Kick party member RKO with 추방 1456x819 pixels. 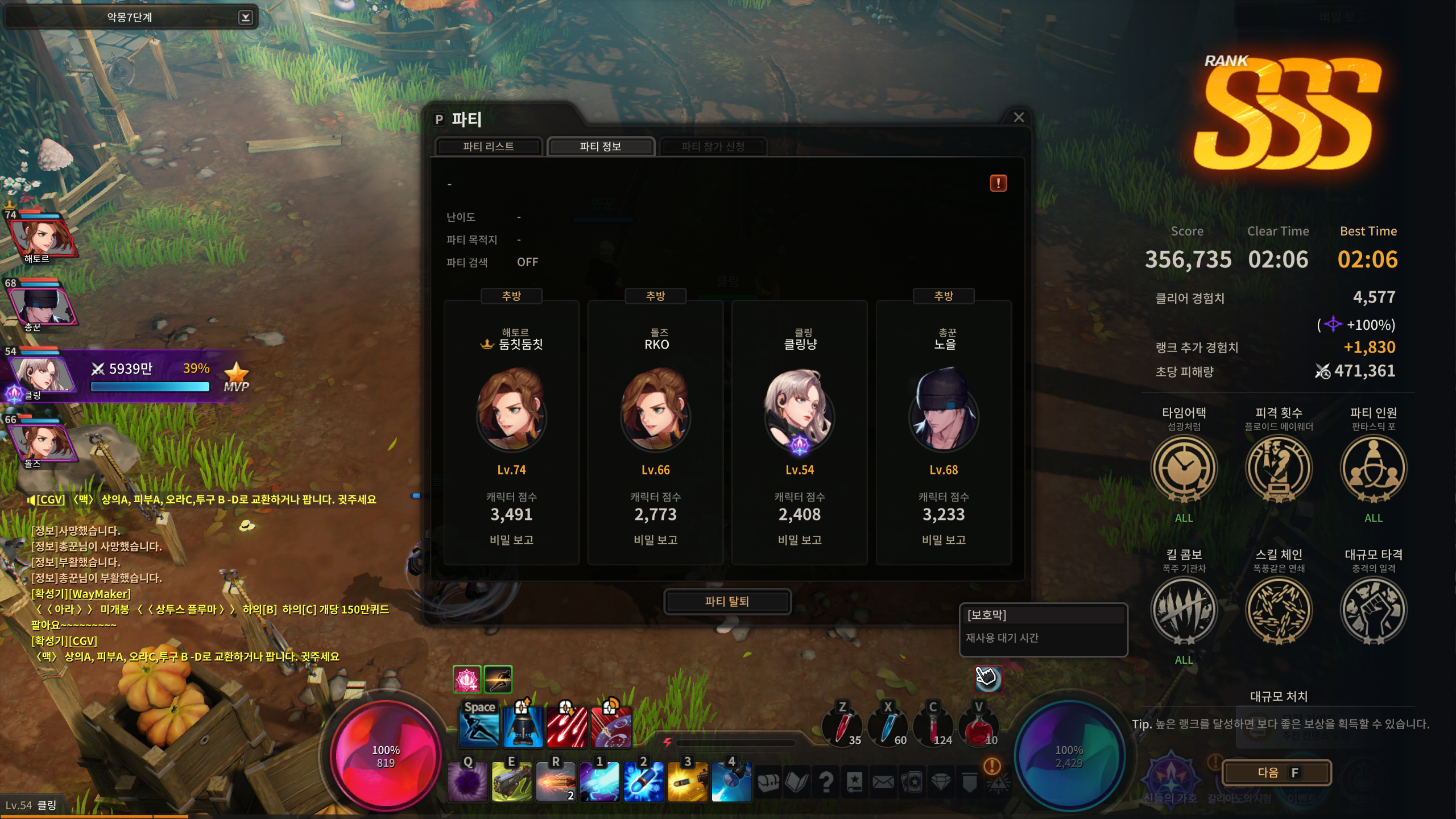coord(655,296)
